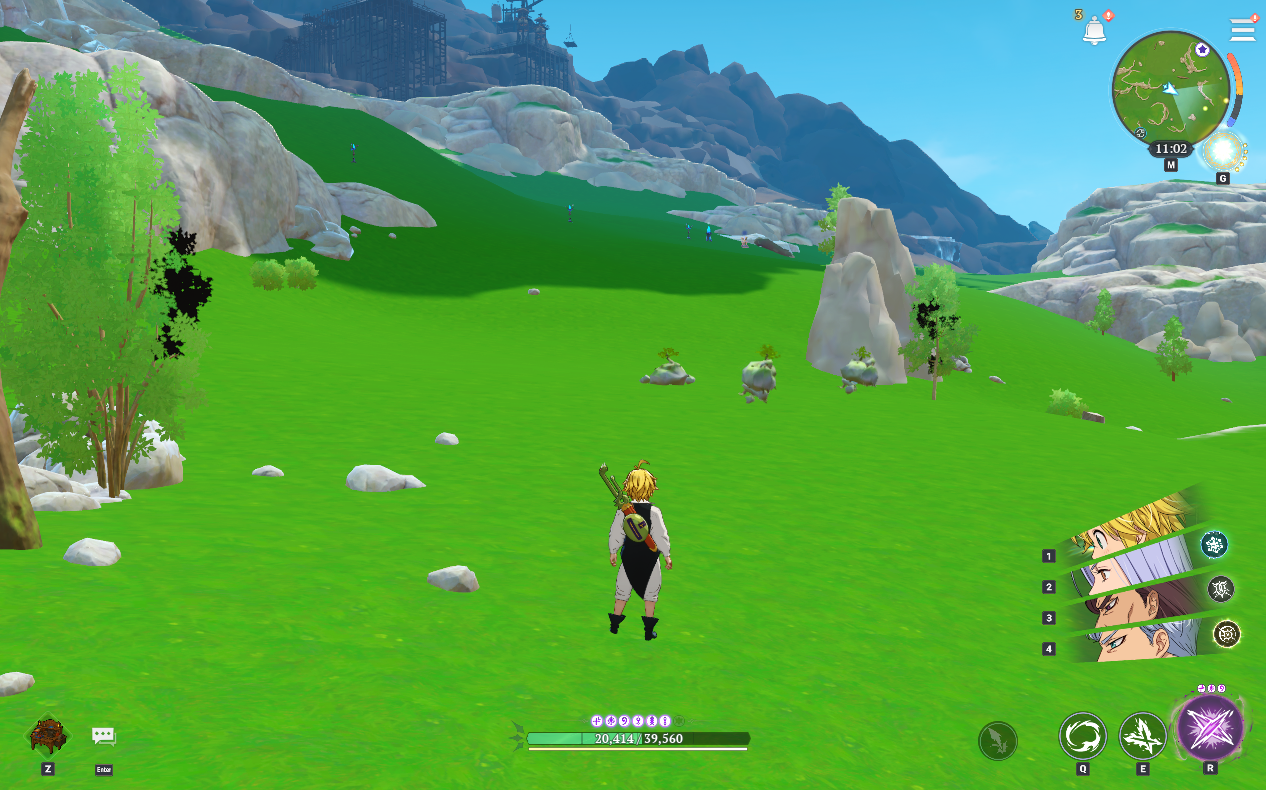The height and width of the screenshot is (790, 1266).
Task: Activate the glowing white orb icon
Action: (1222, 152)
